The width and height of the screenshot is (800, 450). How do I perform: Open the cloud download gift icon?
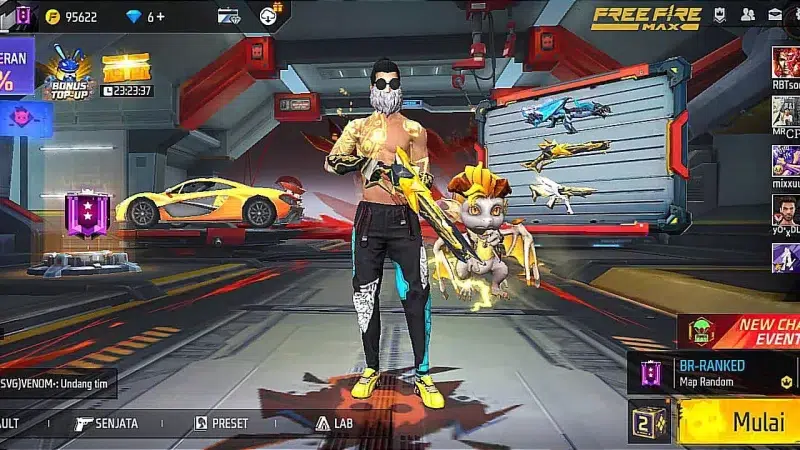[268, 16]
